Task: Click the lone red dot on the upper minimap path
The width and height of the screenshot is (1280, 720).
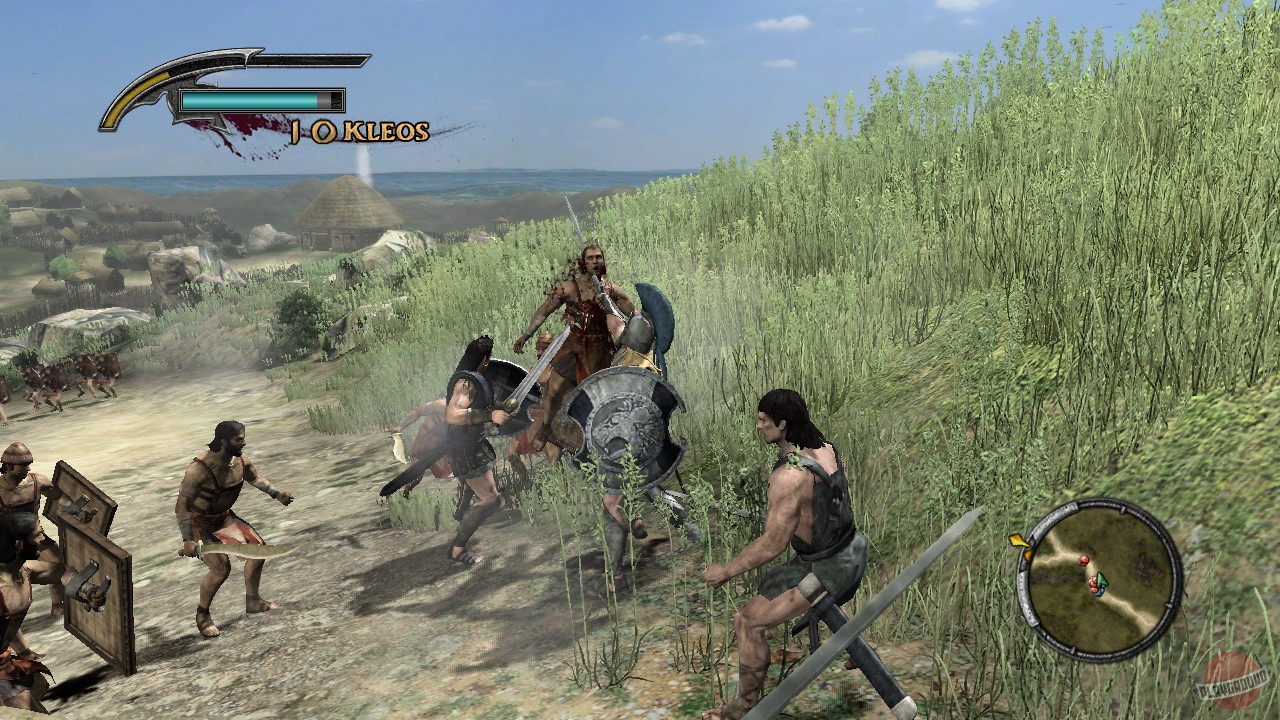Action: click(x=1083, y=561)
